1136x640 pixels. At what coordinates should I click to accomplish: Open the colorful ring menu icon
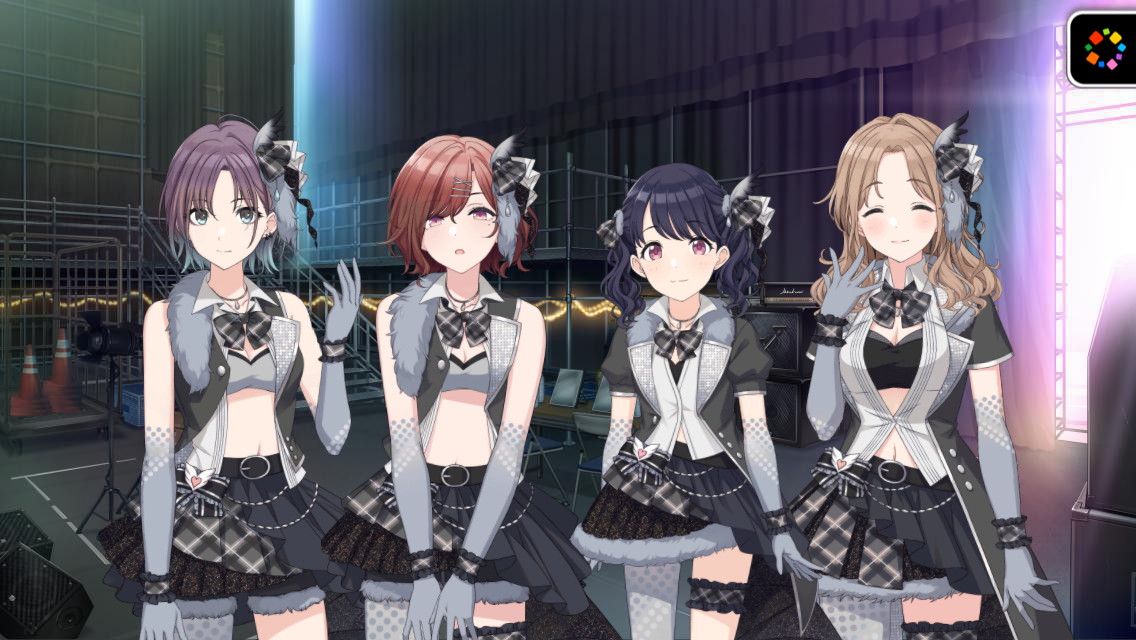1105,47
